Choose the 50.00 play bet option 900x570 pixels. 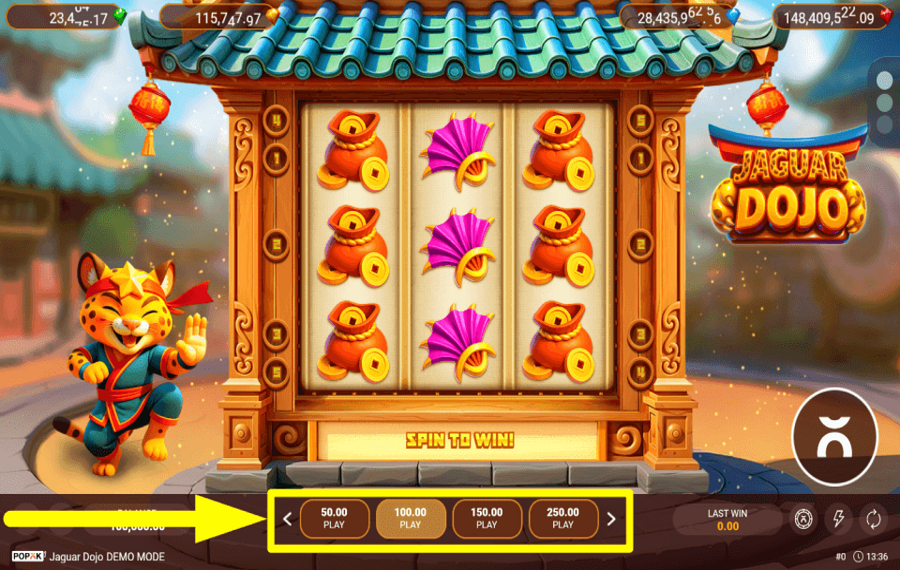point(334,518)
